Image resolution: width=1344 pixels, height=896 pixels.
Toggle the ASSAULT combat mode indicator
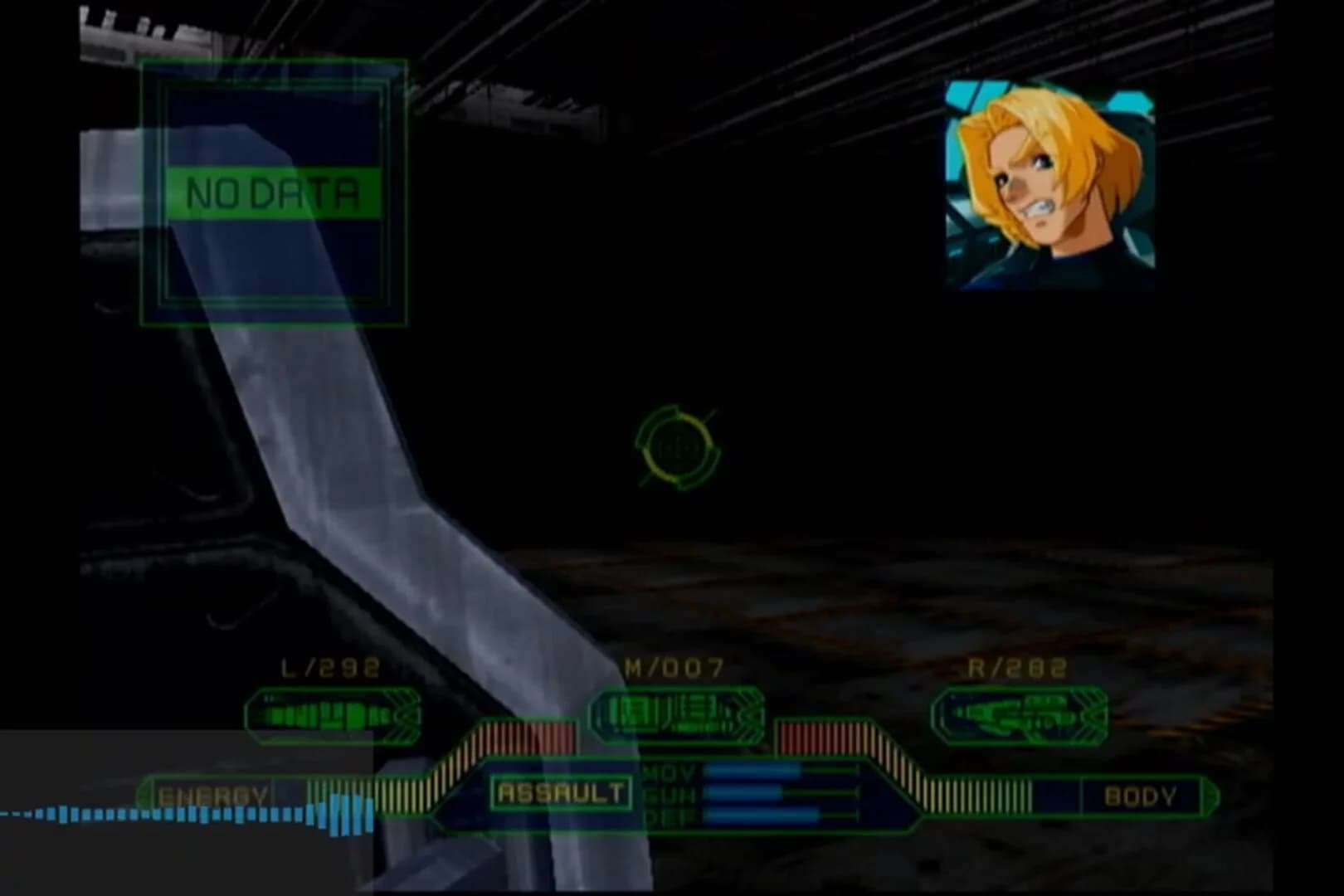(x=560, y=792)
